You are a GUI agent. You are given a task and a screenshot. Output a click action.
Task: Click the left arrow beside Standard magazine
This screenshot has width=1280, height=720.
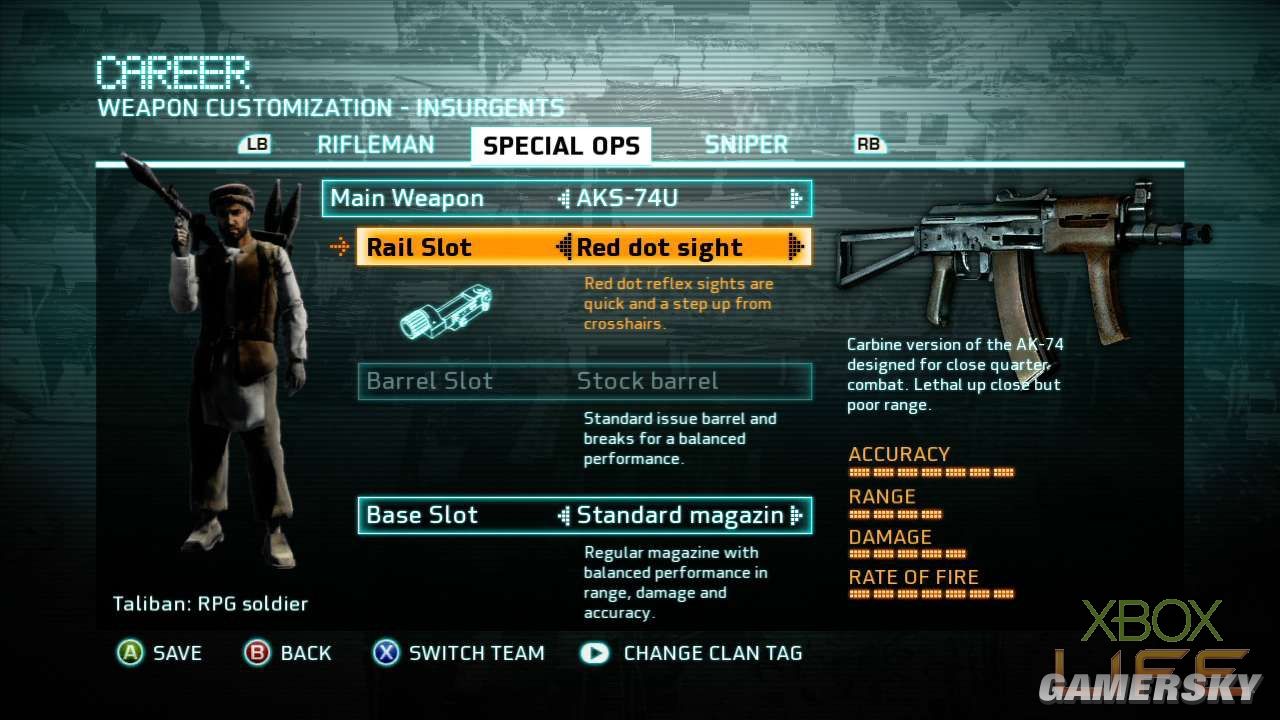coord(564,515)
